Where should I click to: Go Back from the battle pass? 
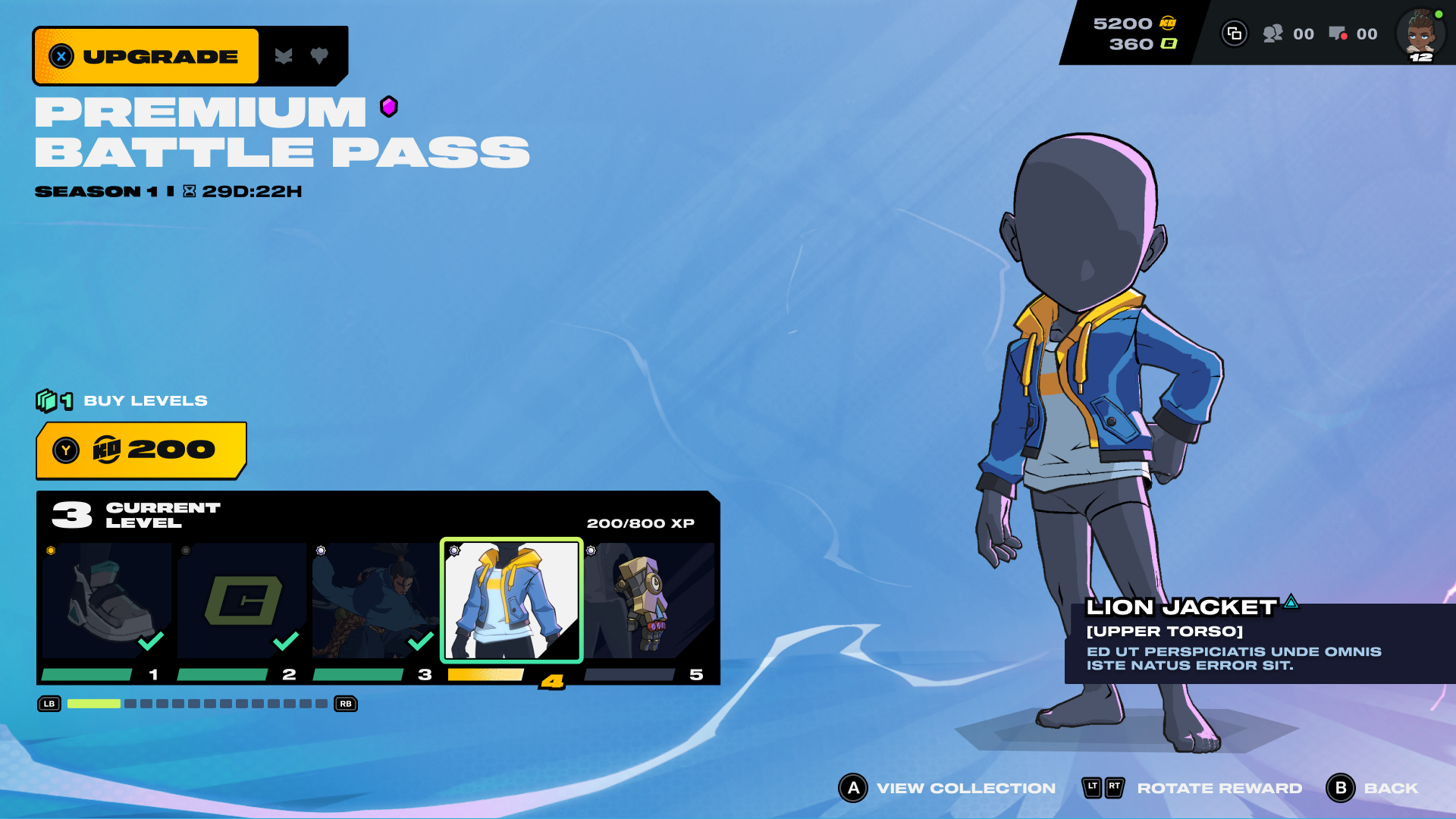click(x=1373, y=789)
